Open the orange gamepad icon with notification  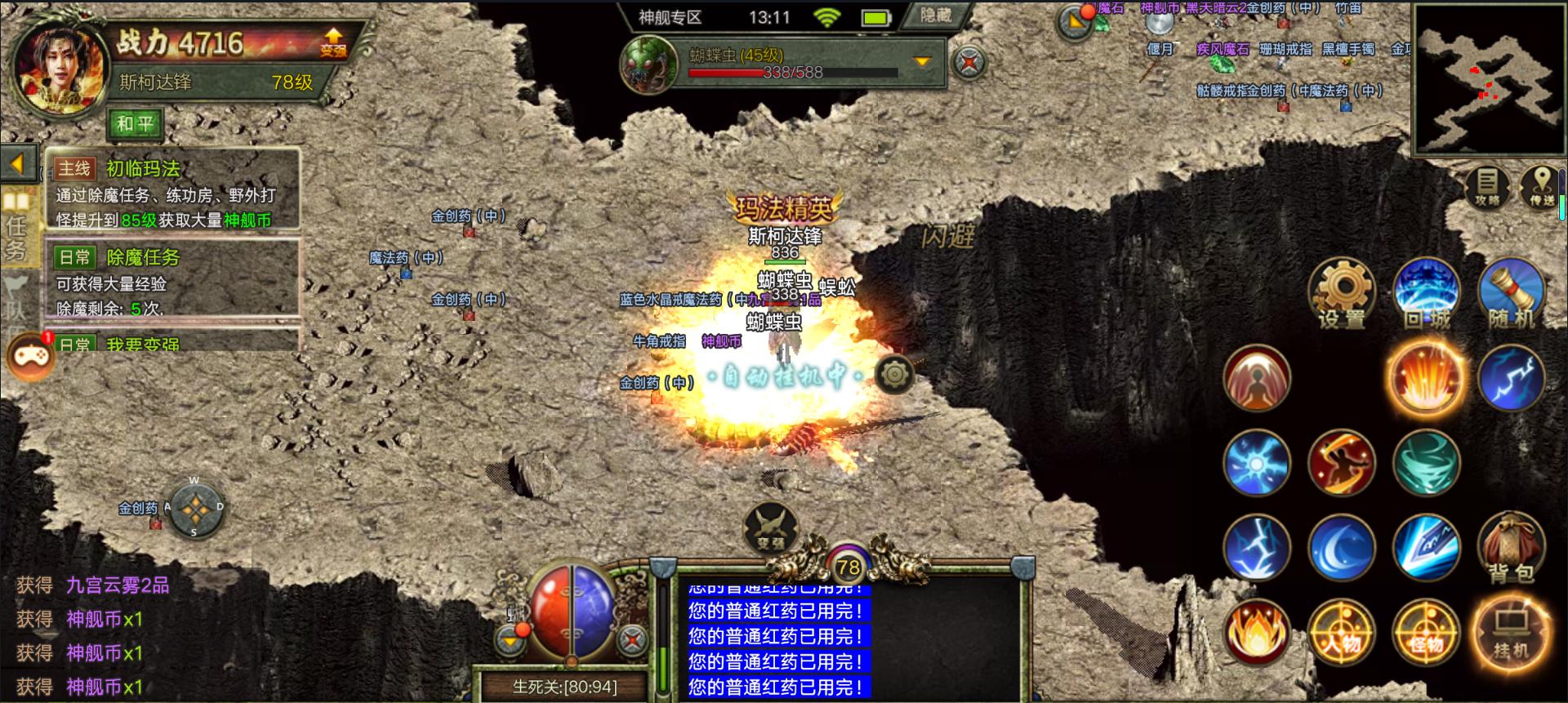point(30,357)
